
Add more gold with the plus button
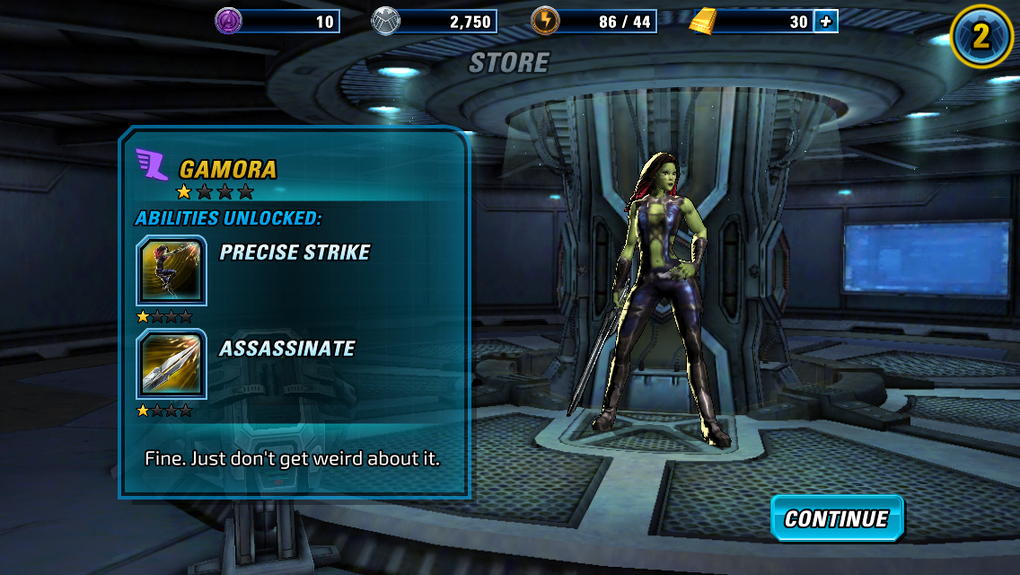(x=825, y=21)
